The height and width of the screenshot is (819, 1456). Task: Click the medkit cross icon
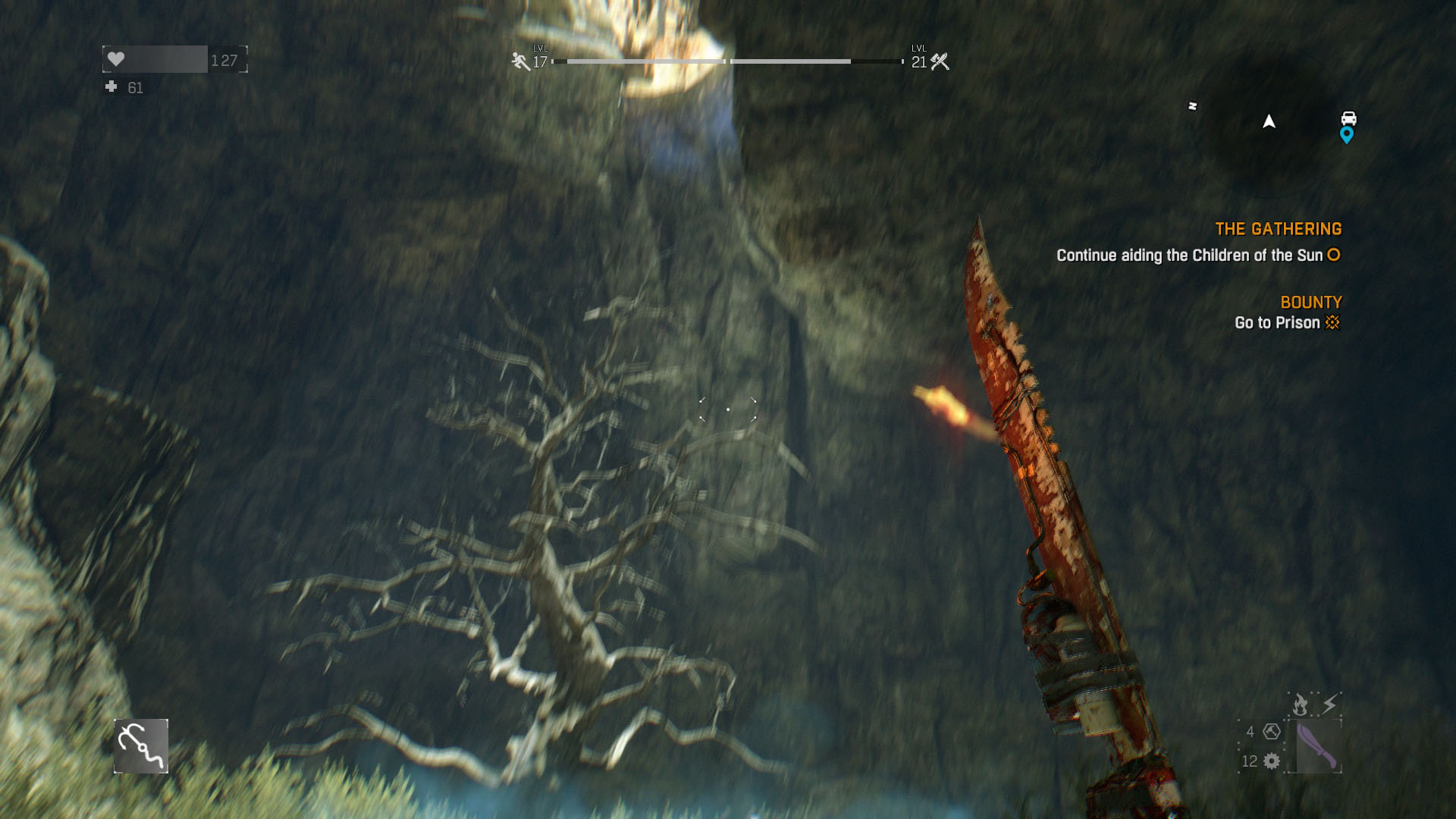(111, 87)
